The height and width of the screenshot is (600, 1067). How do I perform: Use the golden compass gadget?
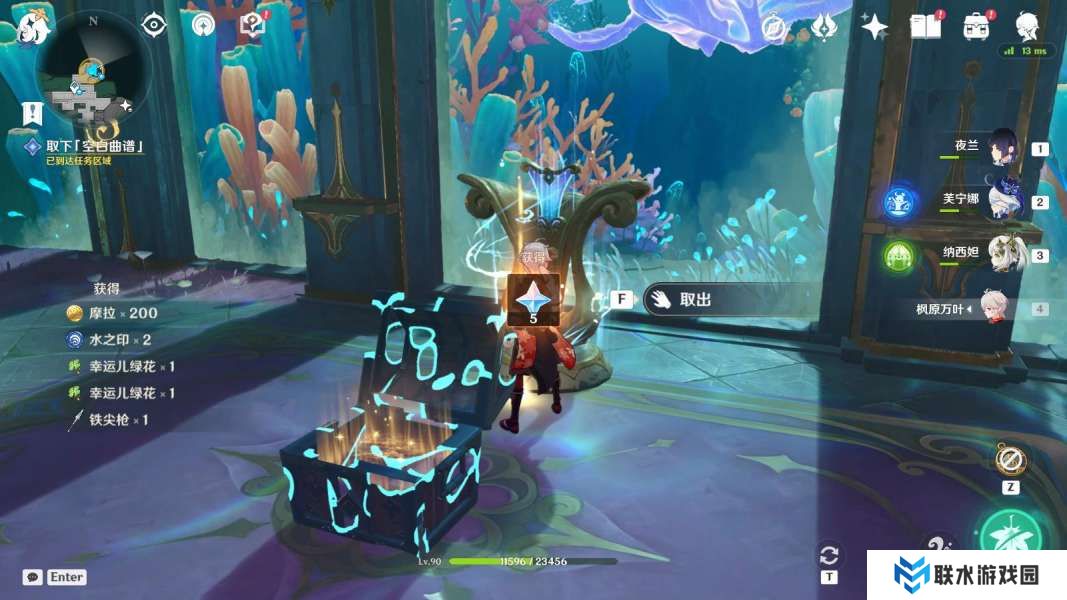pyautogui.click(x=1010, y=460)
